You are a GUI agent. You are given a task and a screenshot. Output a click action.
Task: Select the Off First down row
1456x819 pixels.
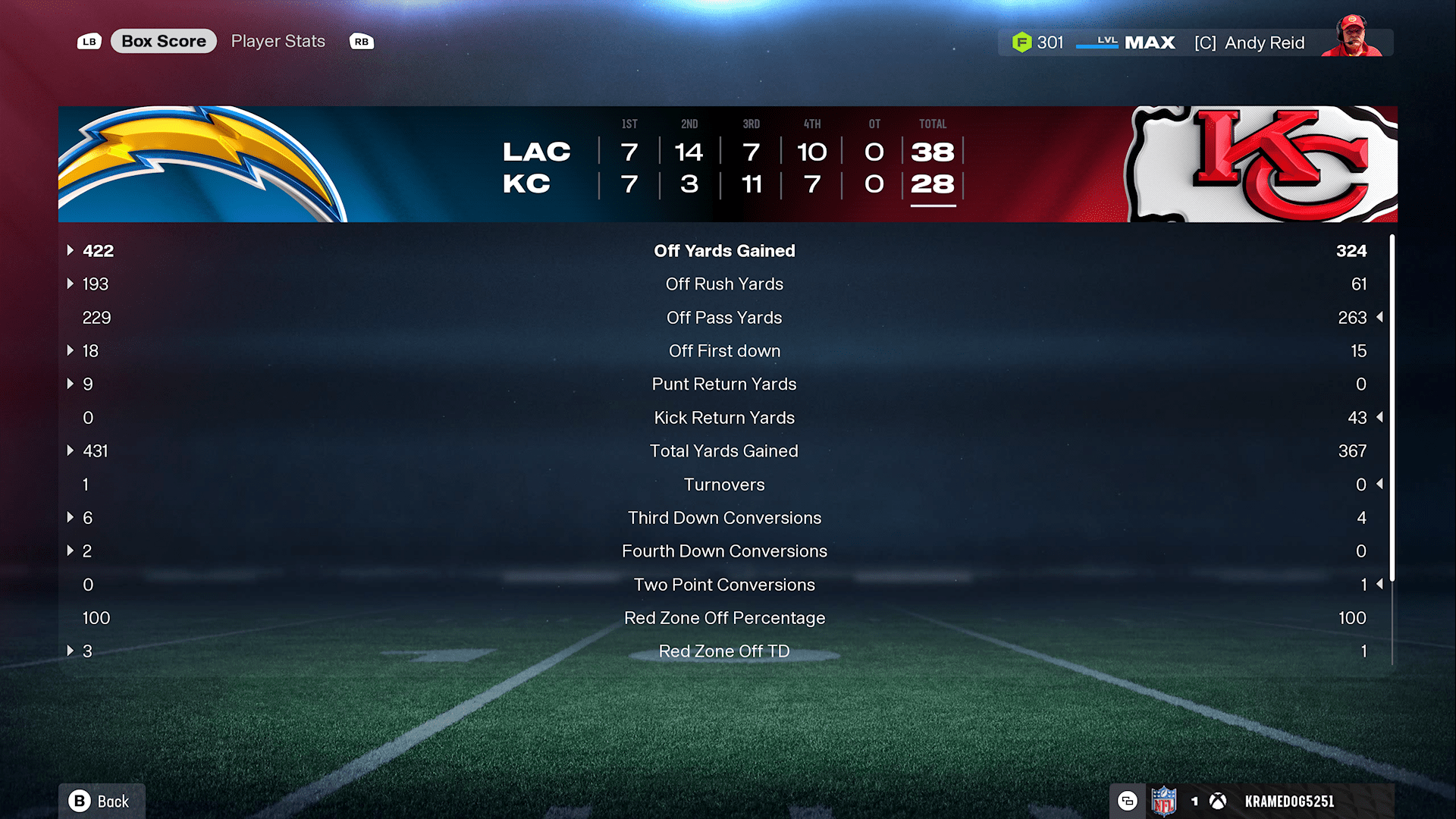tap(724, 351)
